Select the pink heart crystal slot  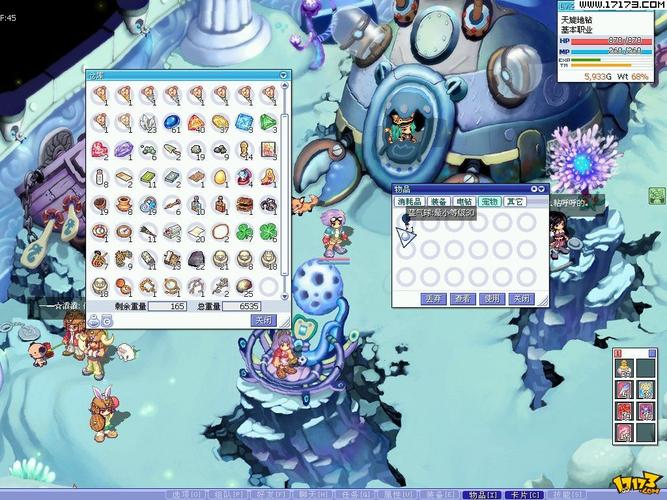(100, 150)
